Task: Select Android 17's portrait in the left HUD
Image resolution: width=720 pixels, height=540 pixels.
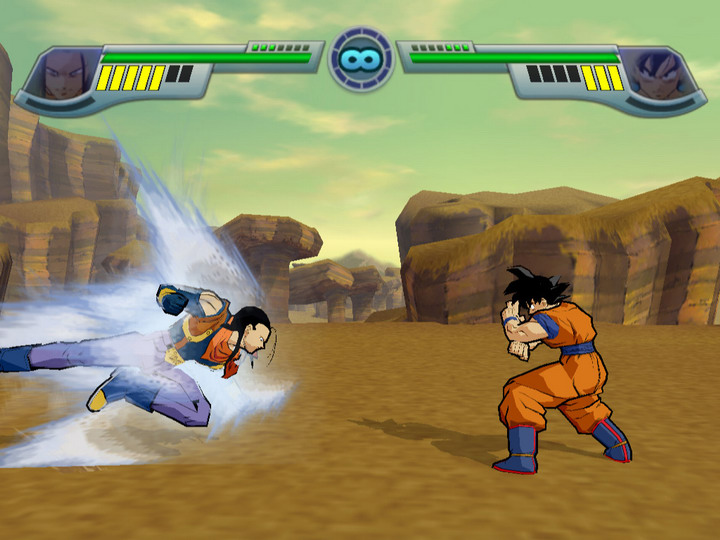Action: (x=67, y=76)
